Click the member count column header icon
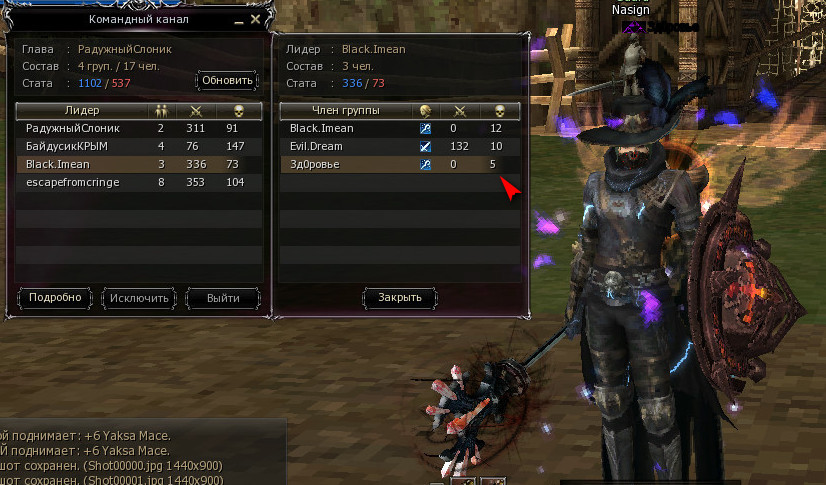The width and height of the screenshot is (826, 485). click(161, 110)
